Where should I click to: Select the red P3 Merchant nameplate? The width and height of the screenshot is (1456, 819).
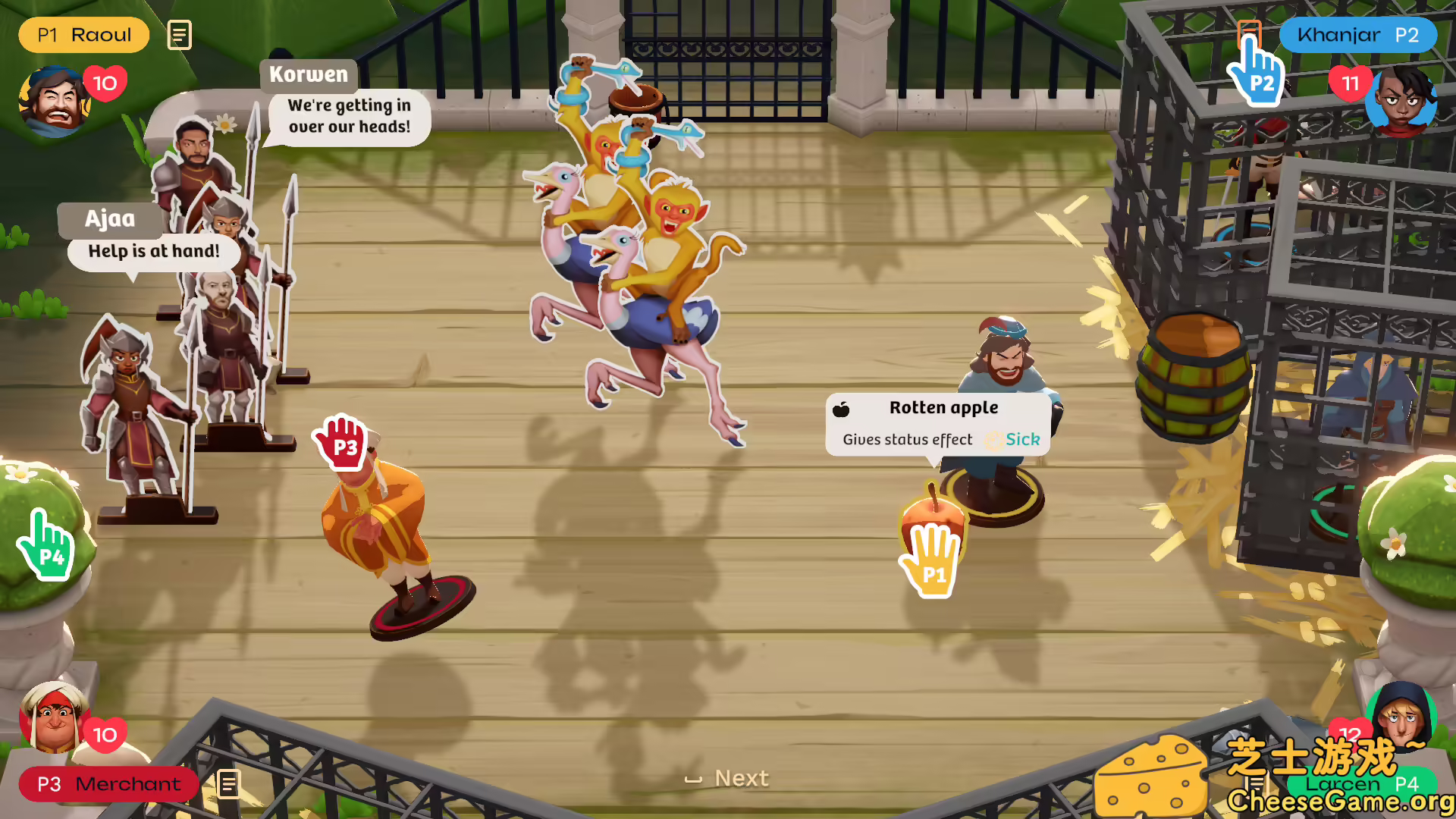coord(108,785)
